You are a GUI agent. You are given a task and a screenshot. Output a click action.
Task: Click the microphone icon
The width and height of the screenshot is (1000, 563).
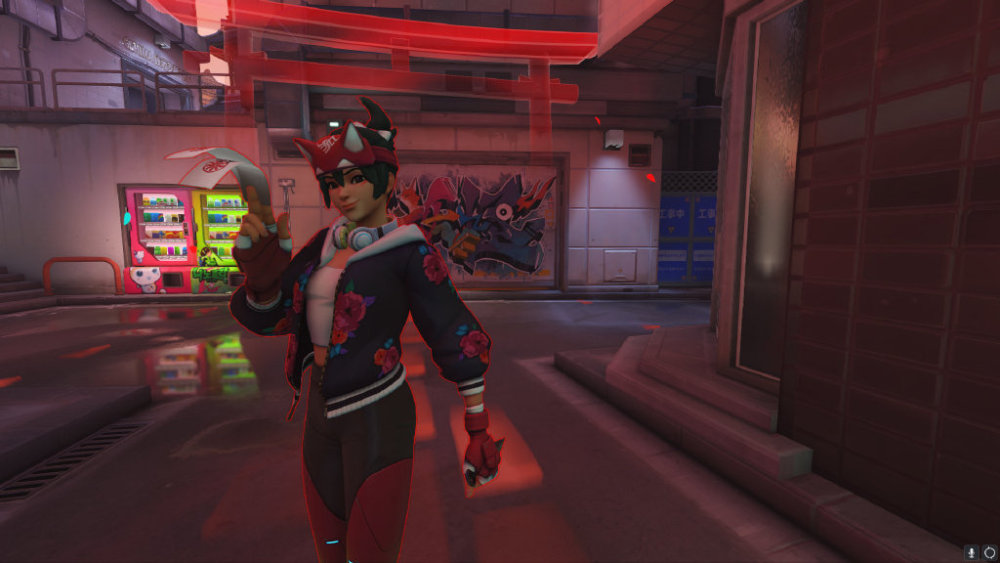970,551
